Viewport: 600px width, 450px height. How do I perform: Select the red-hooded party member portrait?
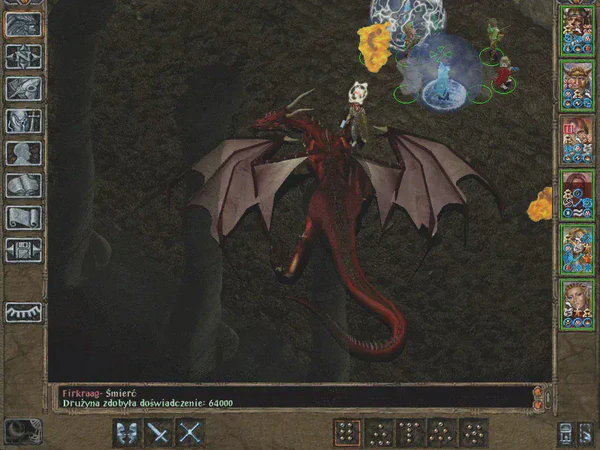(x=575, y=192)
